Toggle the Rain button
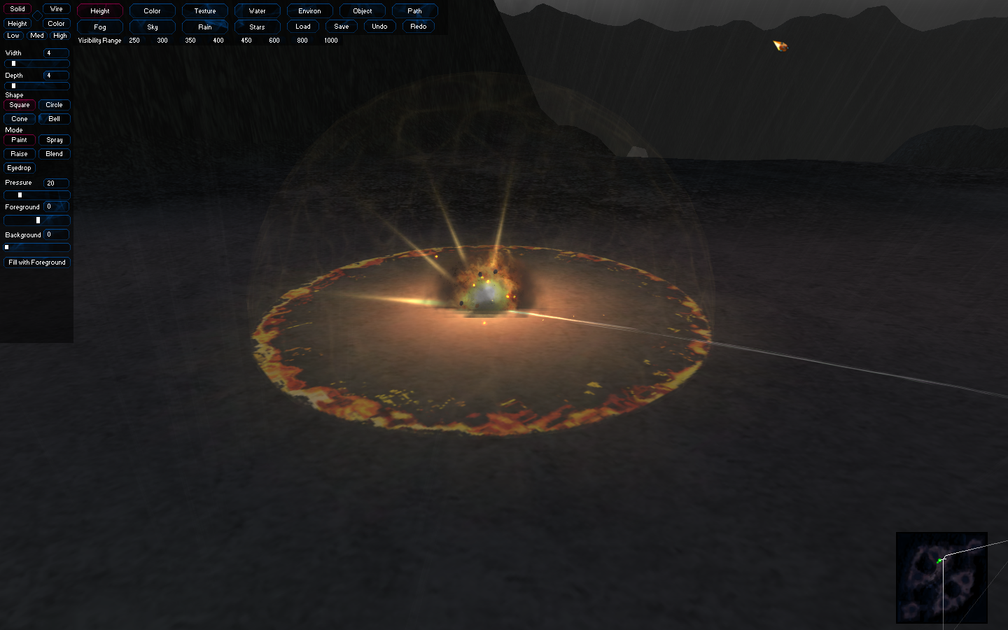 point(205,27)
